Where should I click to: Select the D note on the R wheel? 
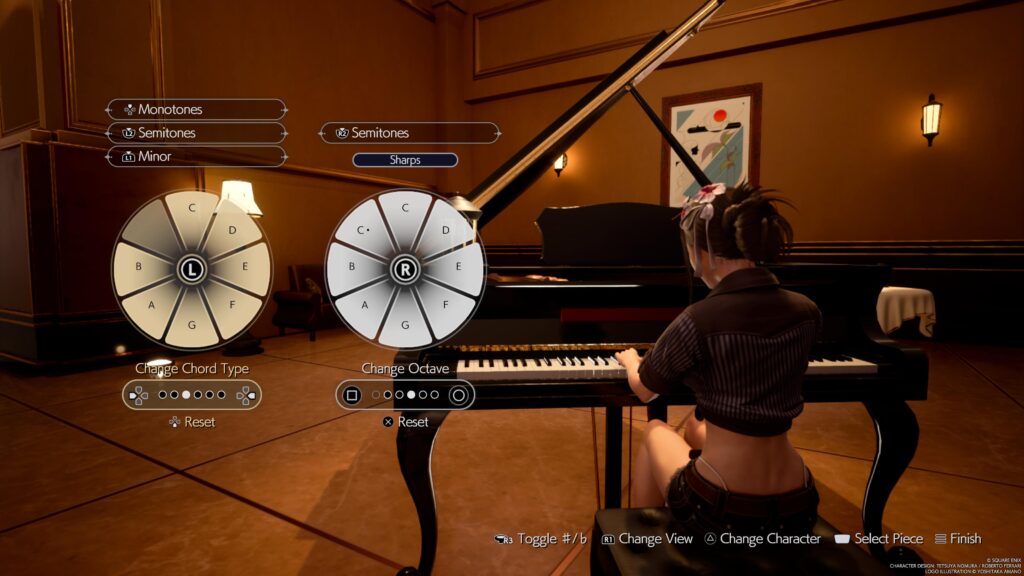(445, 230)
